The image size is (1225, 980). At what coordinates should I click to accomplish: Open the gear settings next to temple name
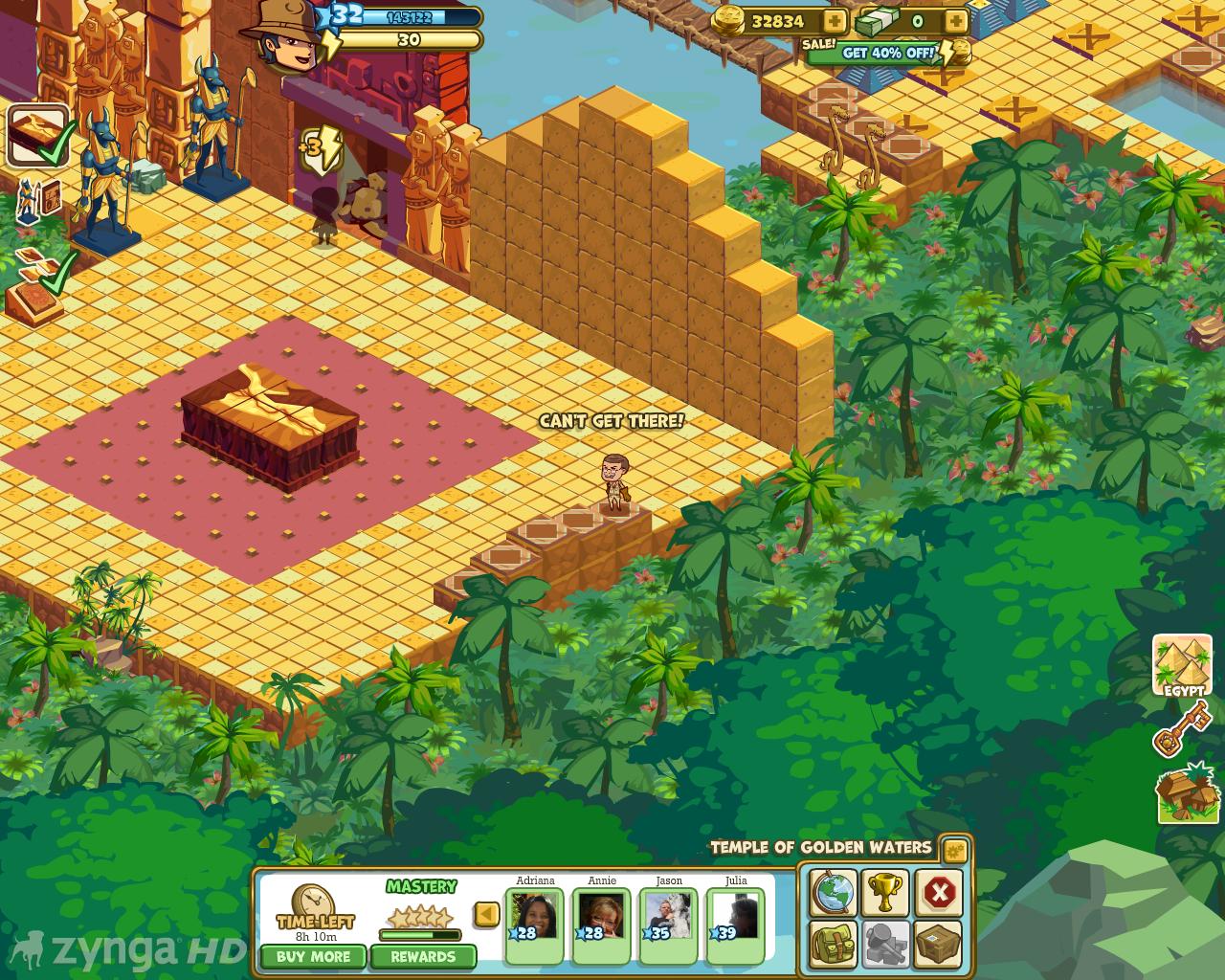click(954, 850)
